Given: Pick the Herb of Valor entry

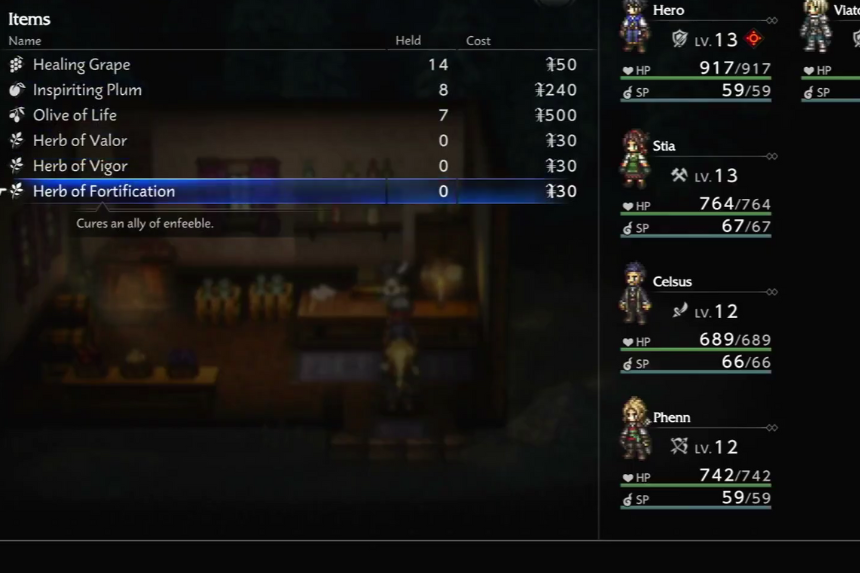Looking at the screenshot, I should [80, 141].
